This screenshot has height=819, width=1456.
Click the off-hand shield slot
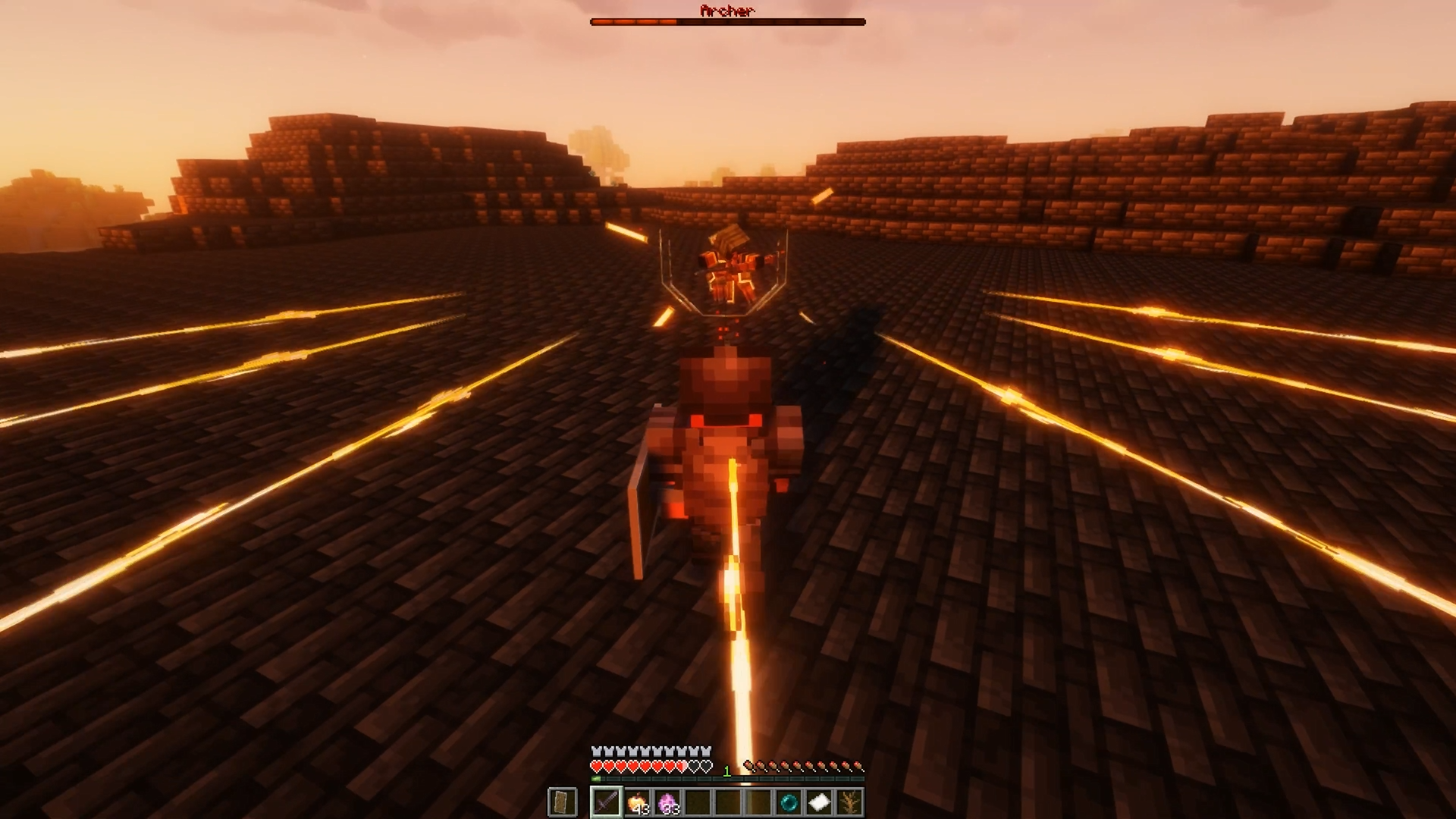click(562, 802)
